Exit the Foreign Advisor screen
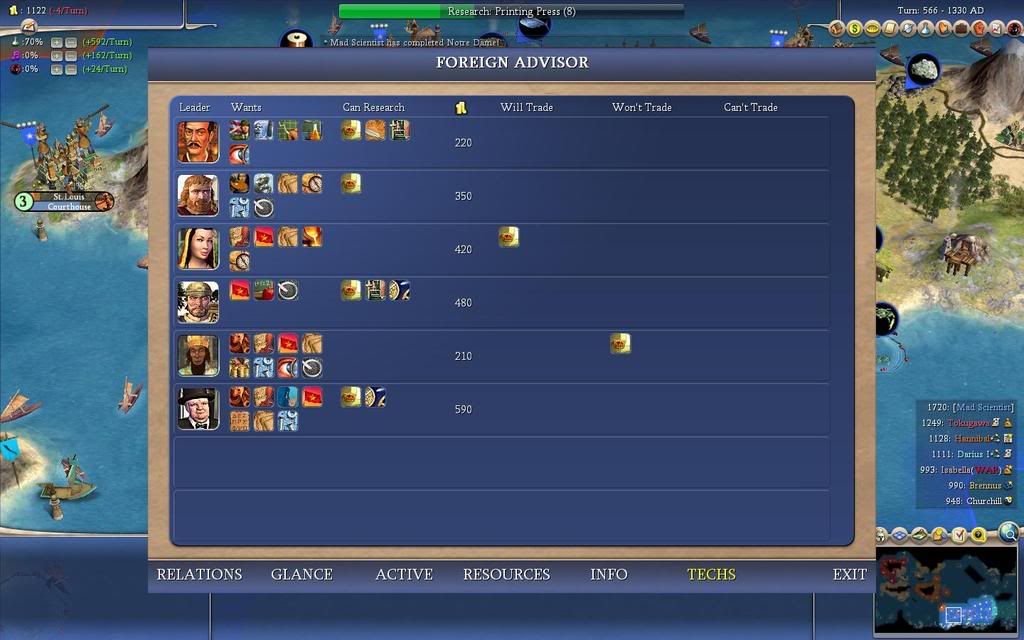 click(x=849, y=574)
